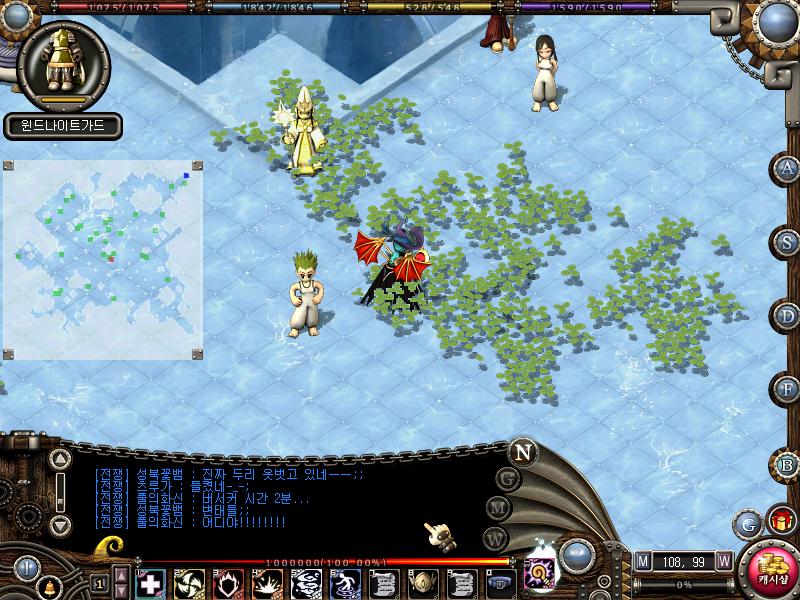Use the white cross heal skill slot
This screenshot has width=800, height=600.
tap(150, 582)
